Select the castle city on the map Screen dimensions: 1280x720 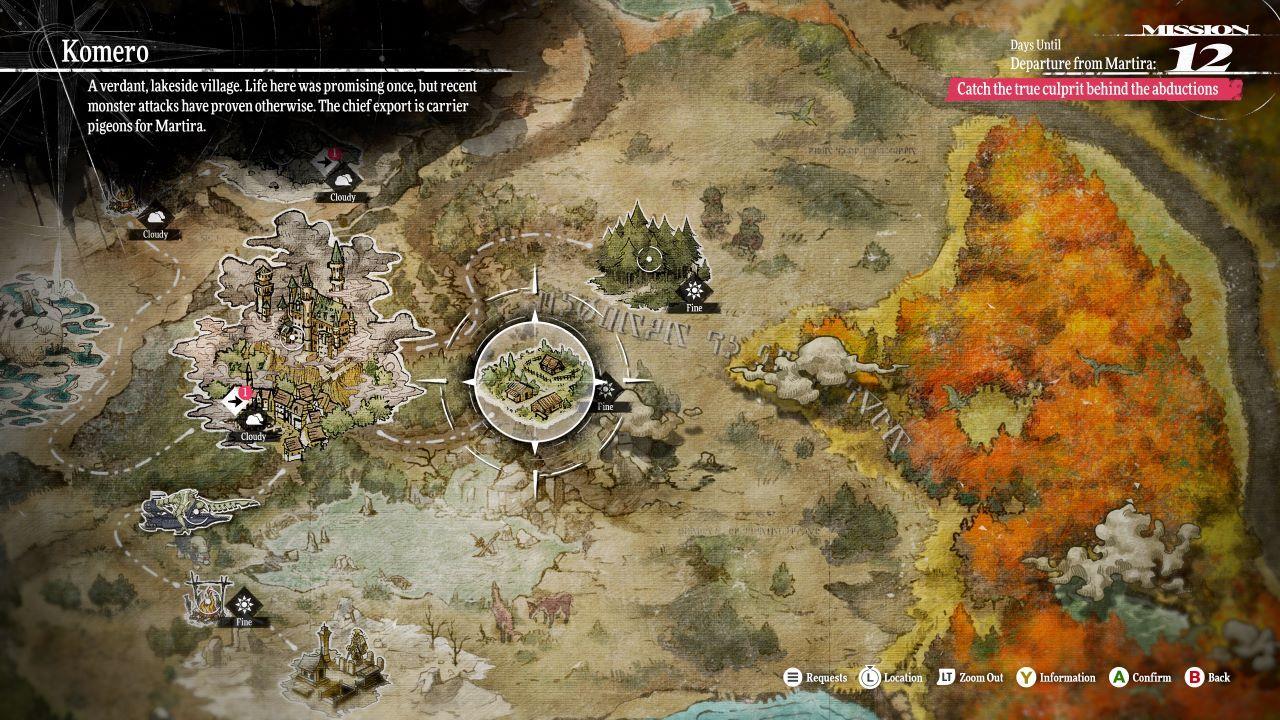coord(300,330)
